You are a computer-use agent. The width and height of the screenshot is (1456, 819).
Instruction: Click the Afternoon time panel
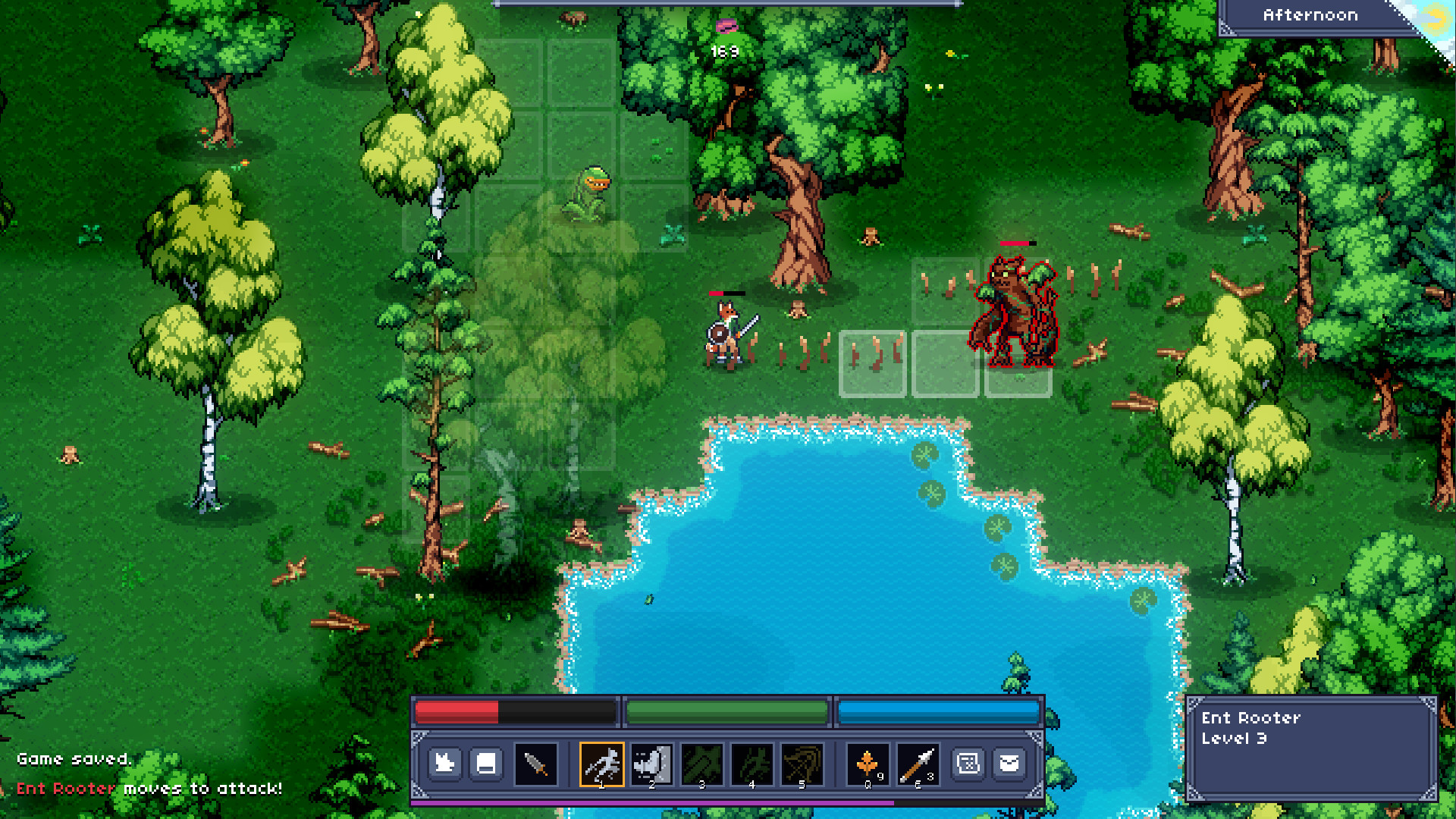click(1311, 14)
